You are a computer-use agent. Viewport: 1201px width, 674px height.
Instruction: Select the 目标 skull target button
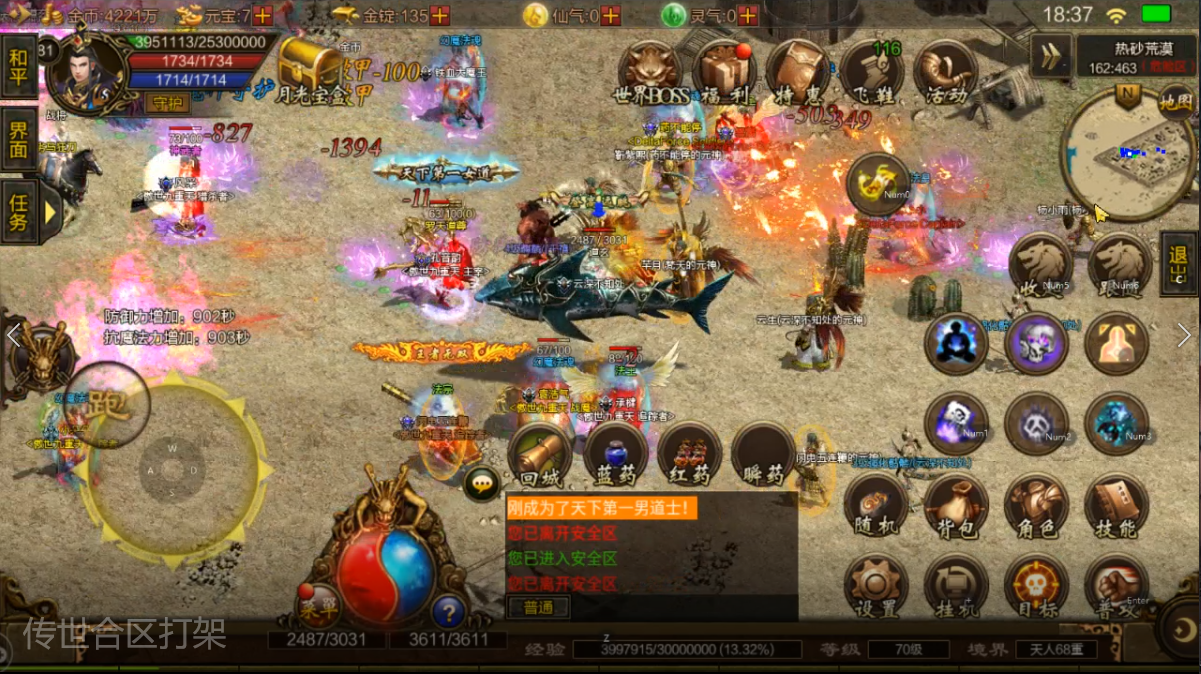pyautogui.click(x=1036, y=587)
